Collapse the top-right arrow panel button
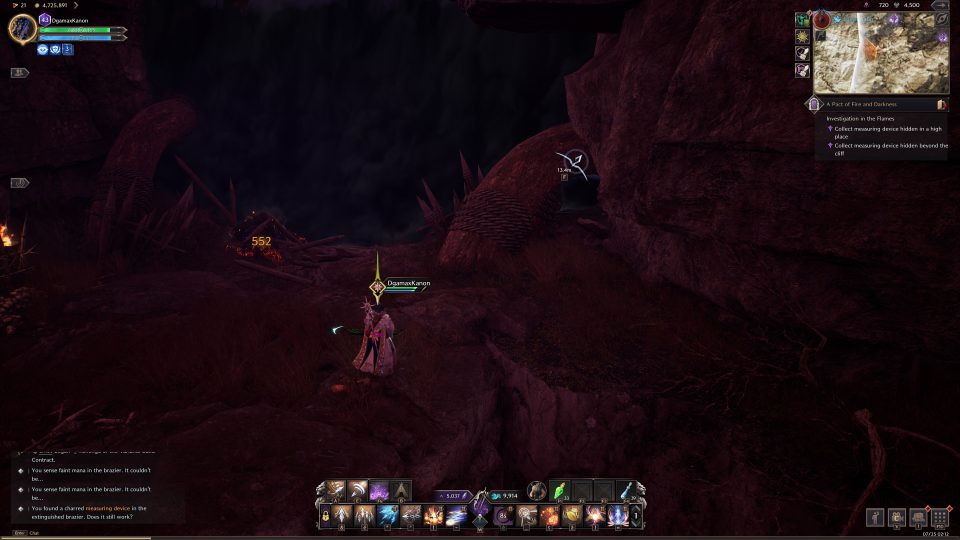The image size is (960, 540). pyautogui.click(x=940, y=5)
